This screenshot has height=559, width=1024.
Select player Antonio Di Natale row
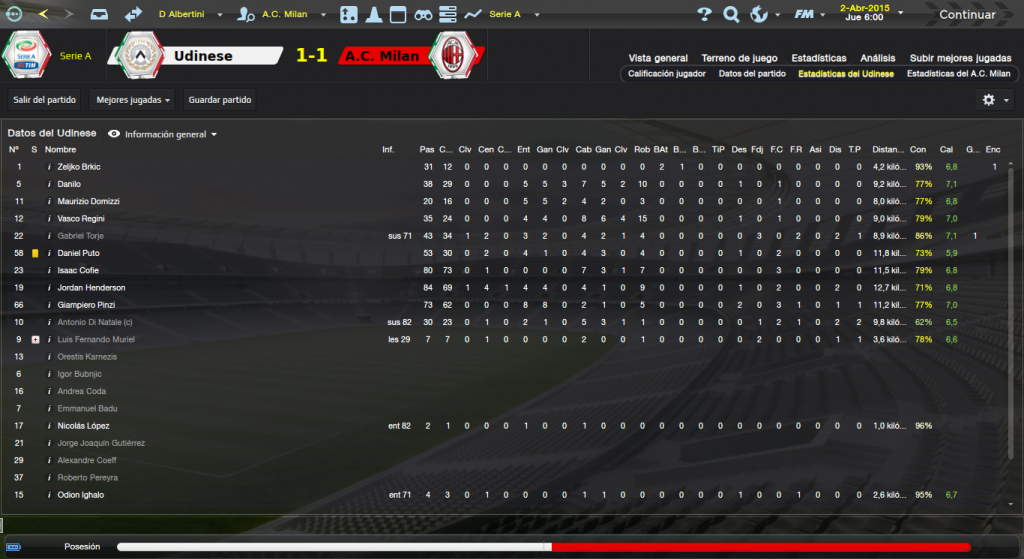pyautogui.click(x=95, y=322)
